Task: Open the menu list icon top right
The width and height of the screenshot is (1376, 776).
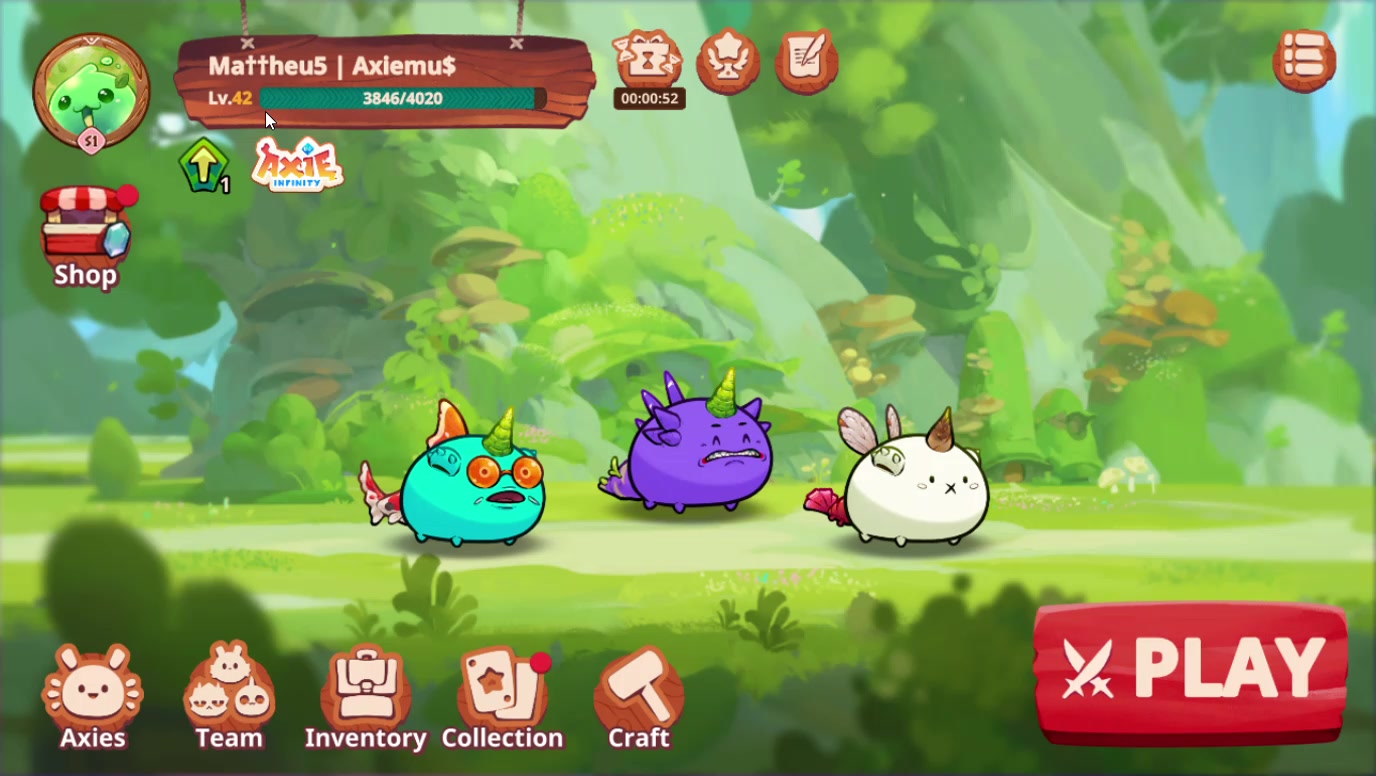Action: click(1305, 61)
